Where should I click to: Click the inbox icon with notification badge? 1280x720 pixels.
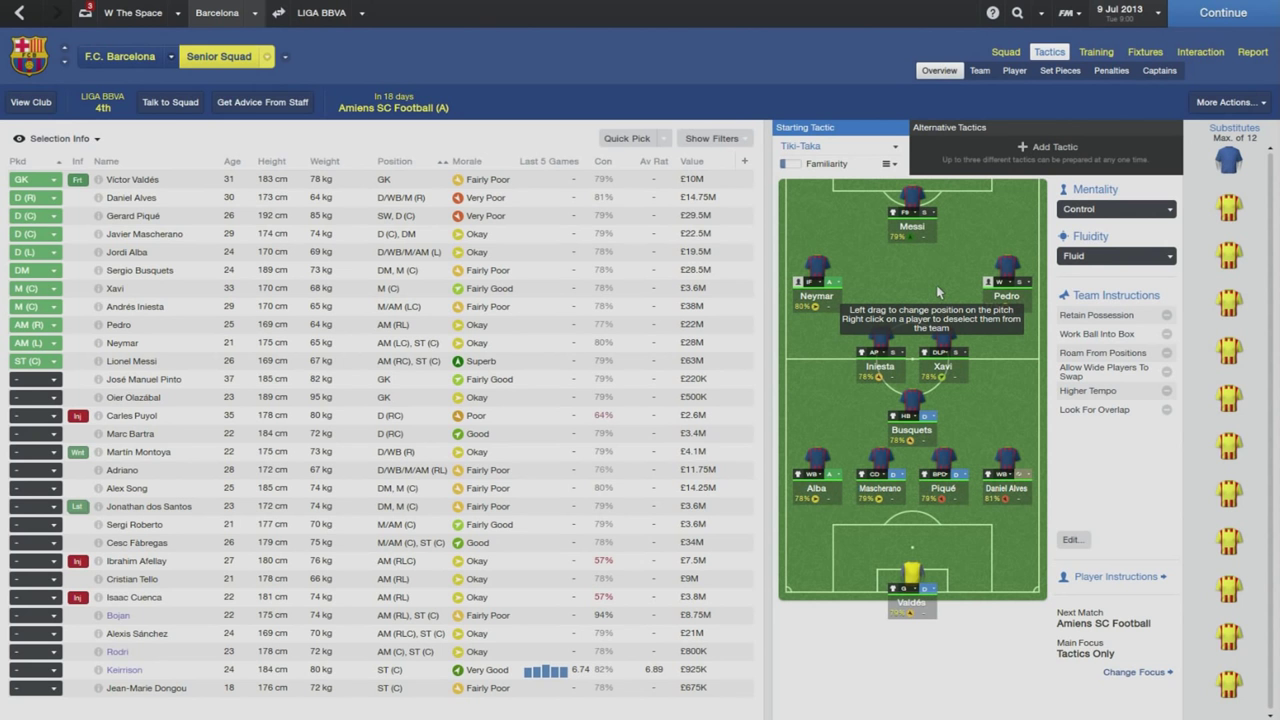(x=84, y=13)
